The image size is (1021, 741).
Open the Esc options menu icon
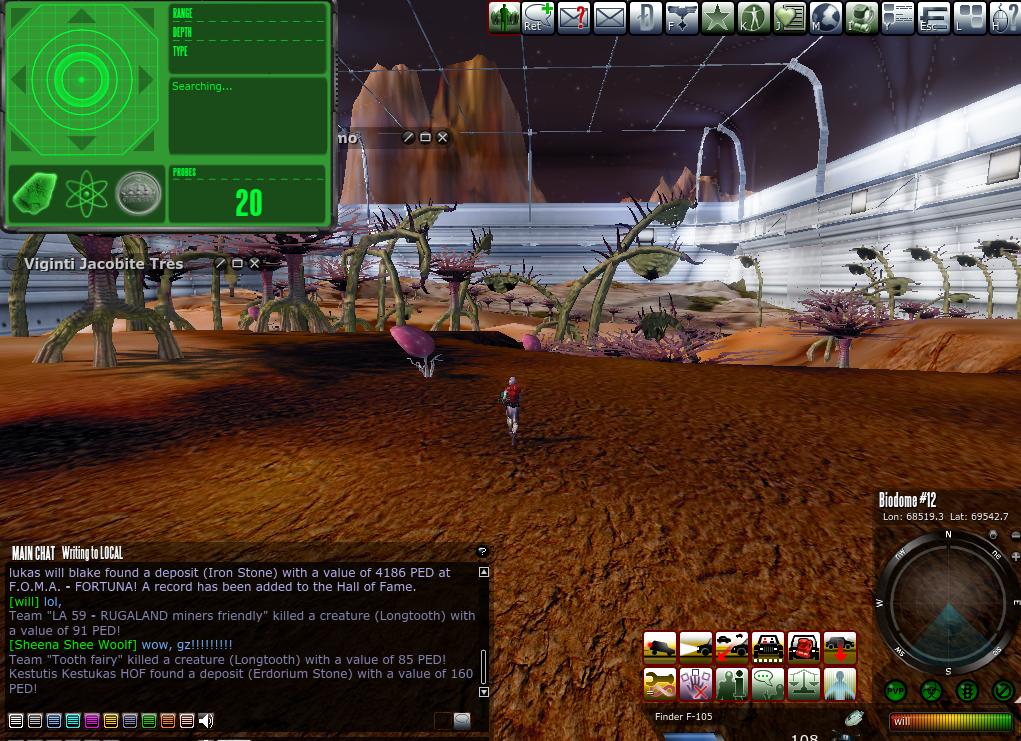pyautogui.click(x=934, y=17)
